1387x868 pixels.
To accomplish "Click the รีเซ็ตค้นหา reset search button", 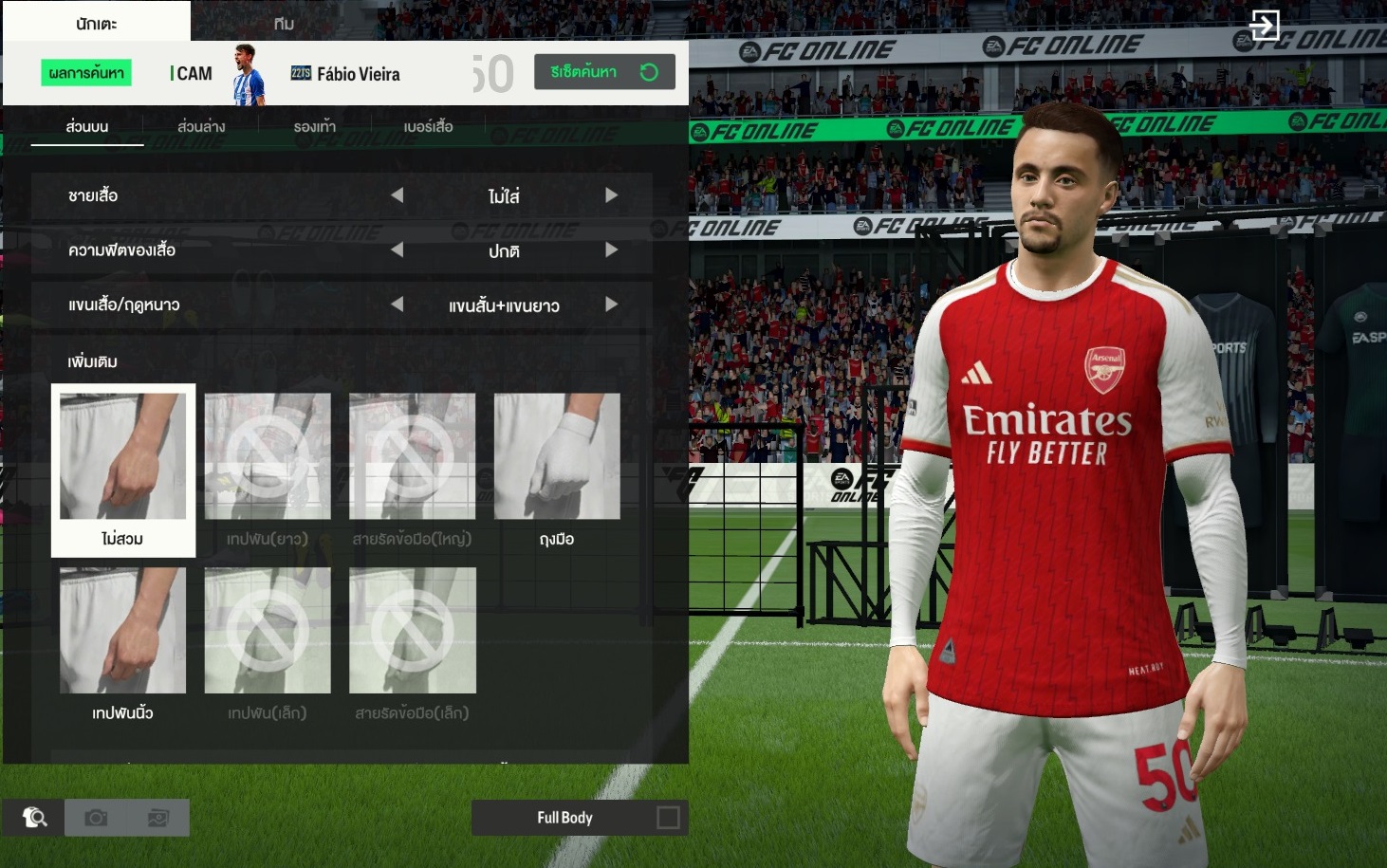I will (604, 72).
